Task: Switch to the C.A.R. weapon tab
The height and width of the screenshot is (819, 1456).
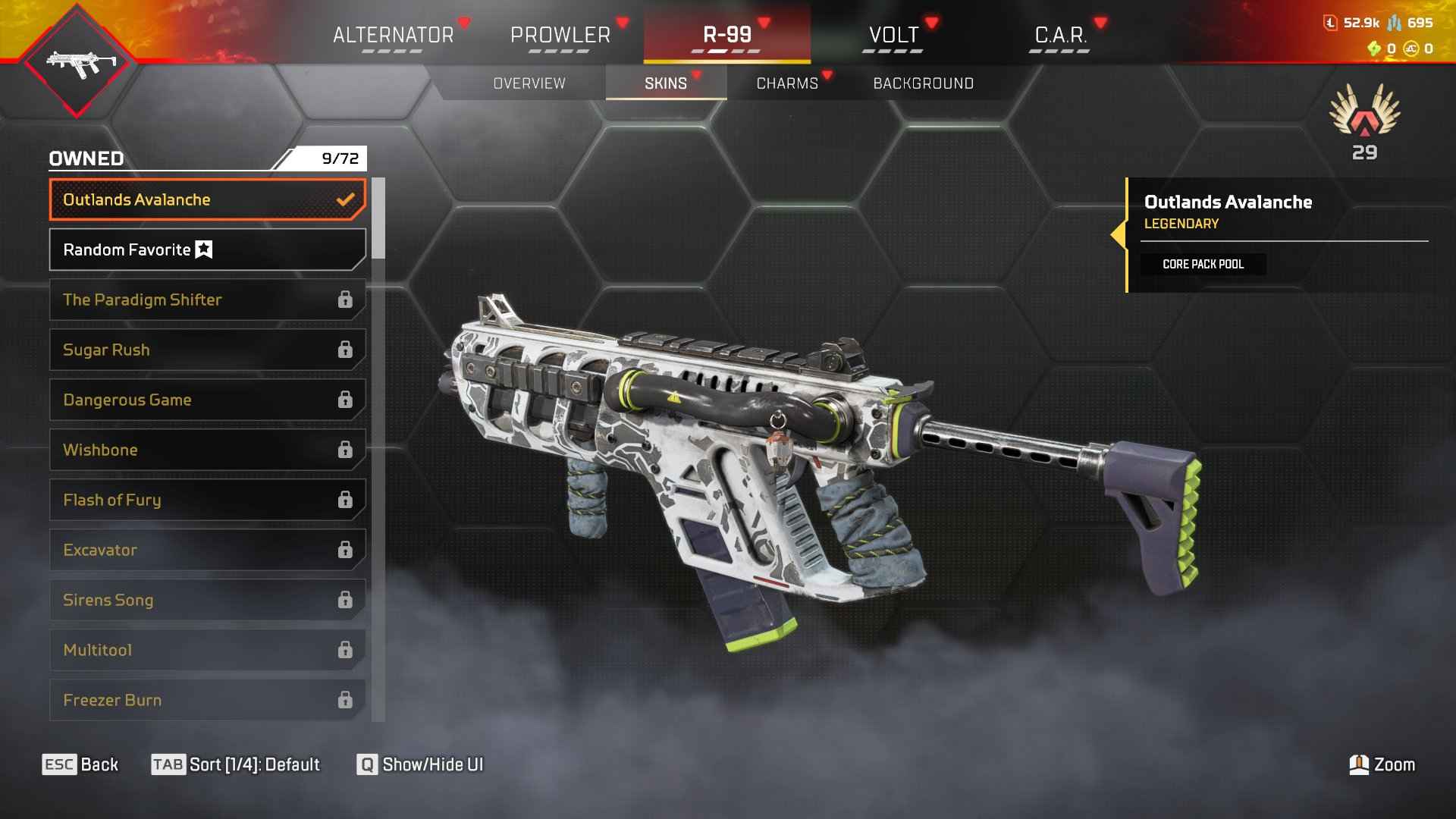Action: (x=1060, y=35)
